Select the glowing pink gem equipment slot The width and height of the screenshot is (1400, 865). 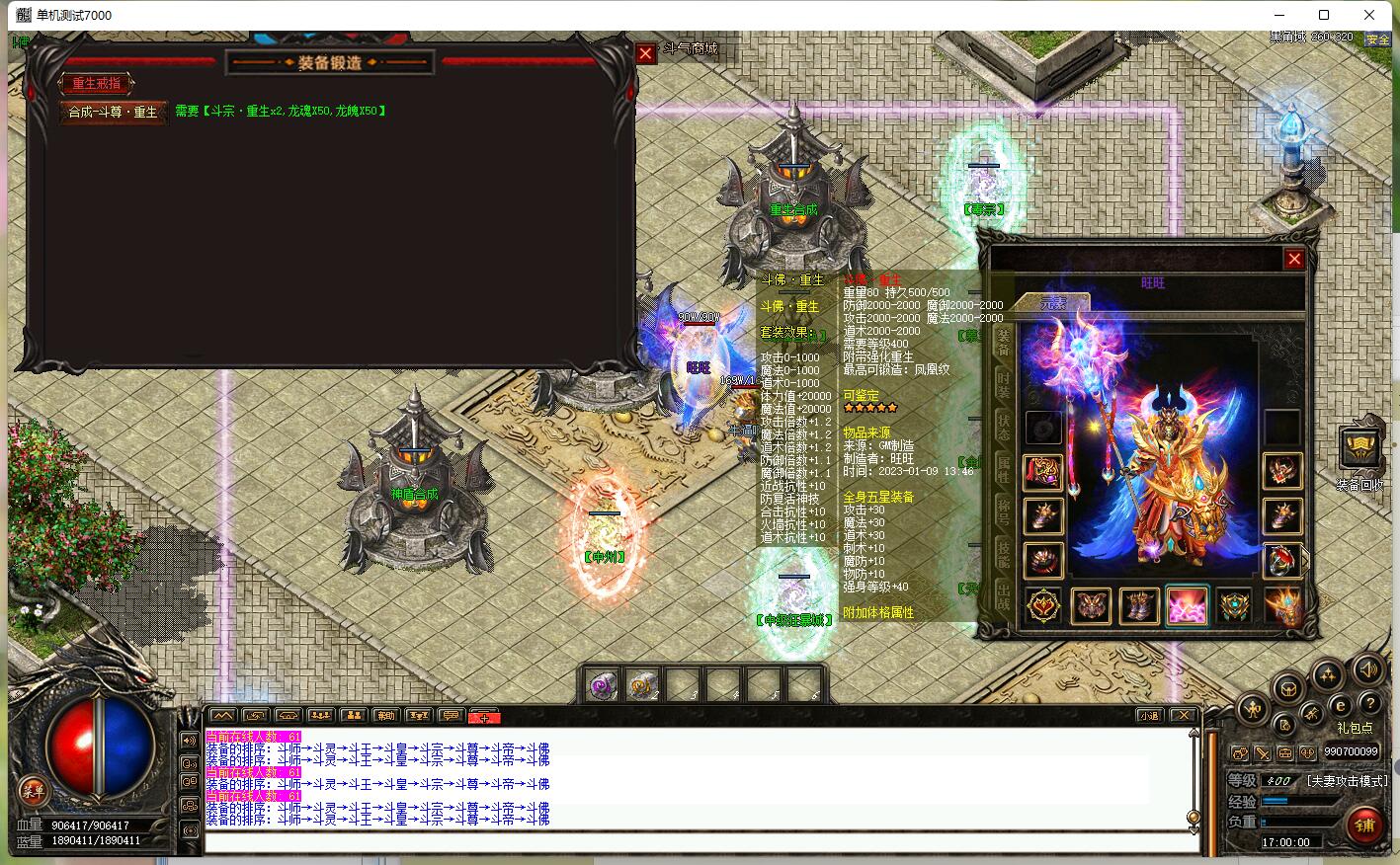tap(1187, 606)
